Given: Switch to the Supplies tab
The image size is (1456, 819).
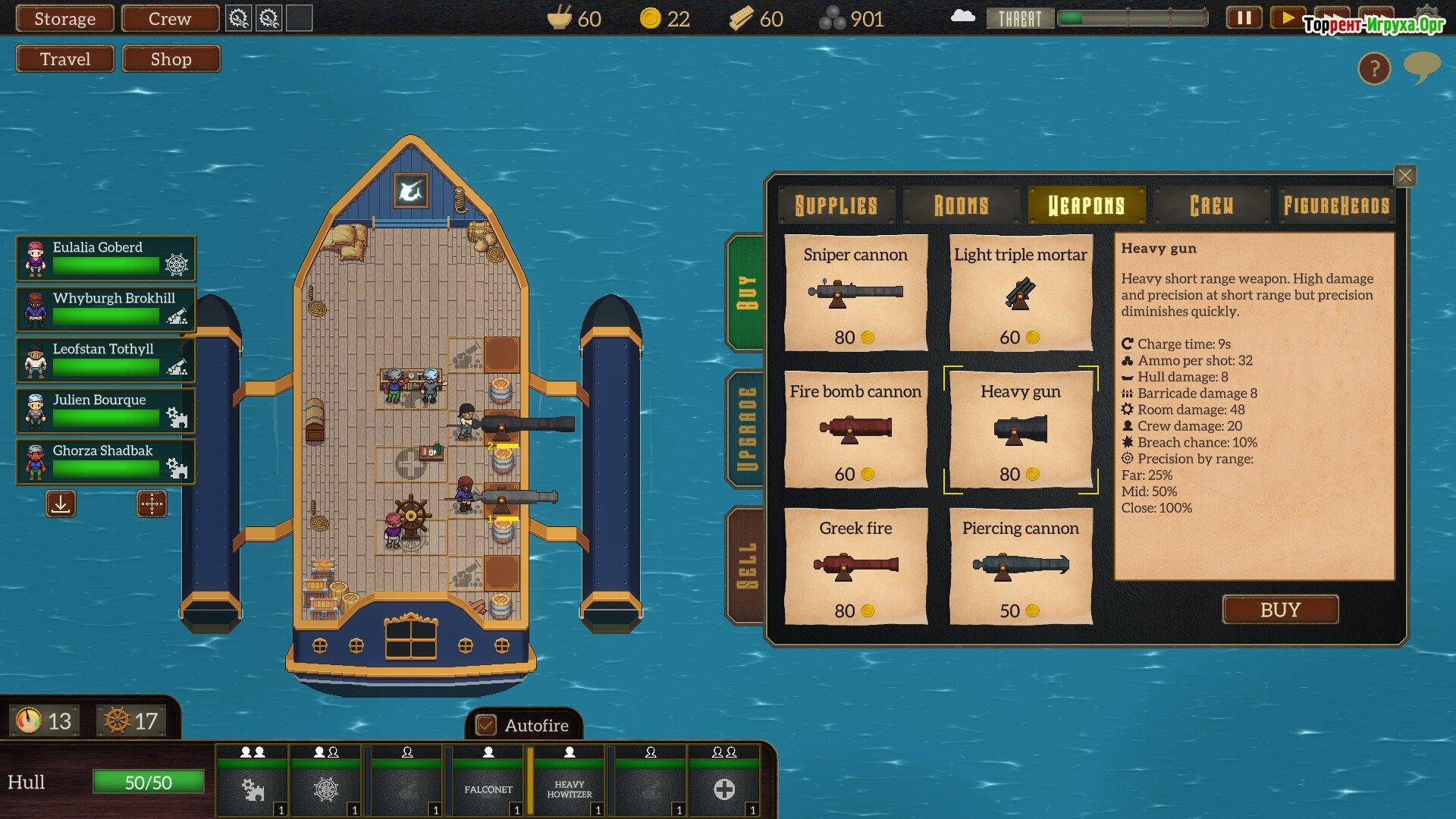Looking at the screenshot, I should point(836,206).
